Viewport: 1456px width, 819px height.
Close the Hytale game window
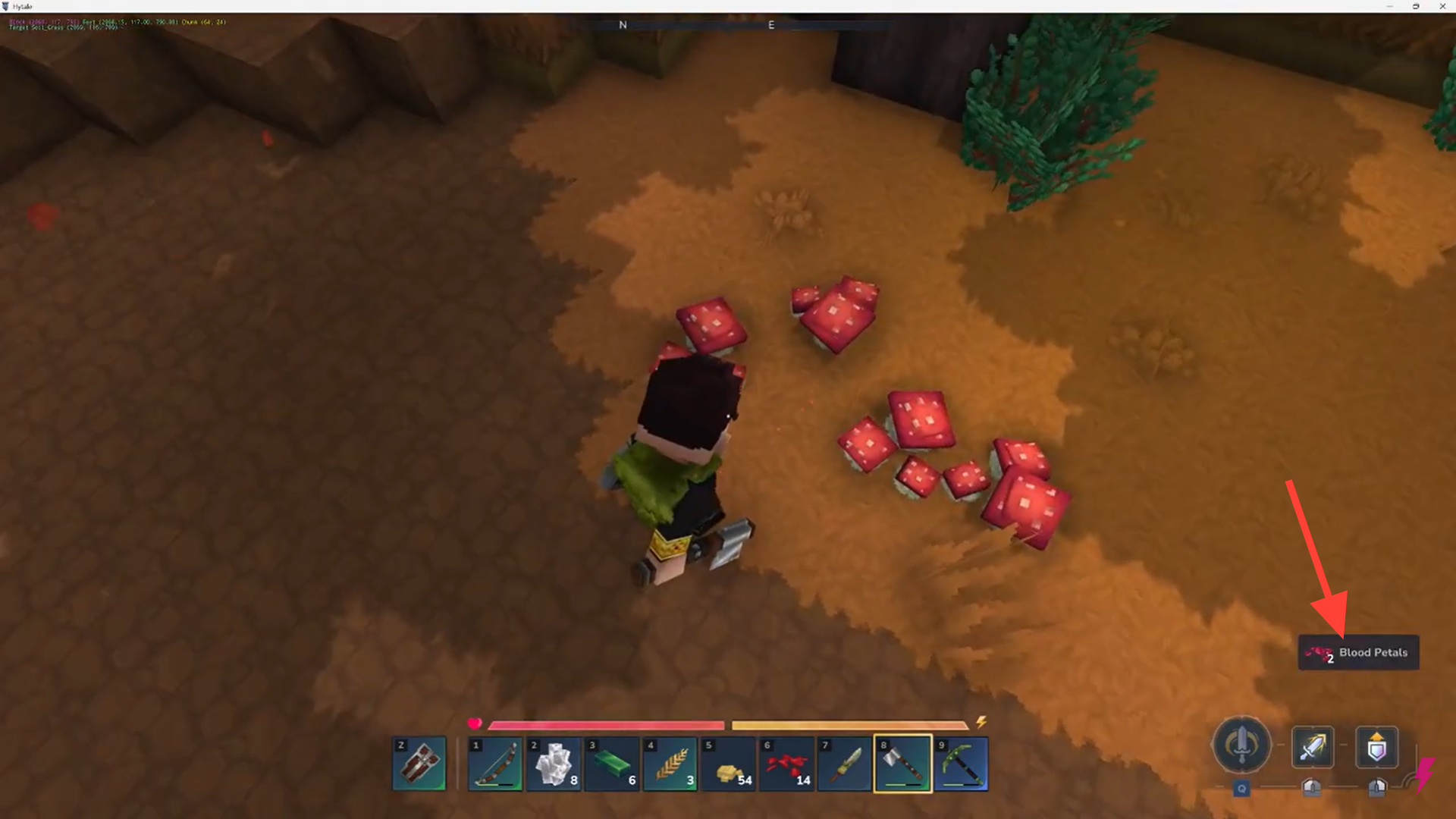1442,6
